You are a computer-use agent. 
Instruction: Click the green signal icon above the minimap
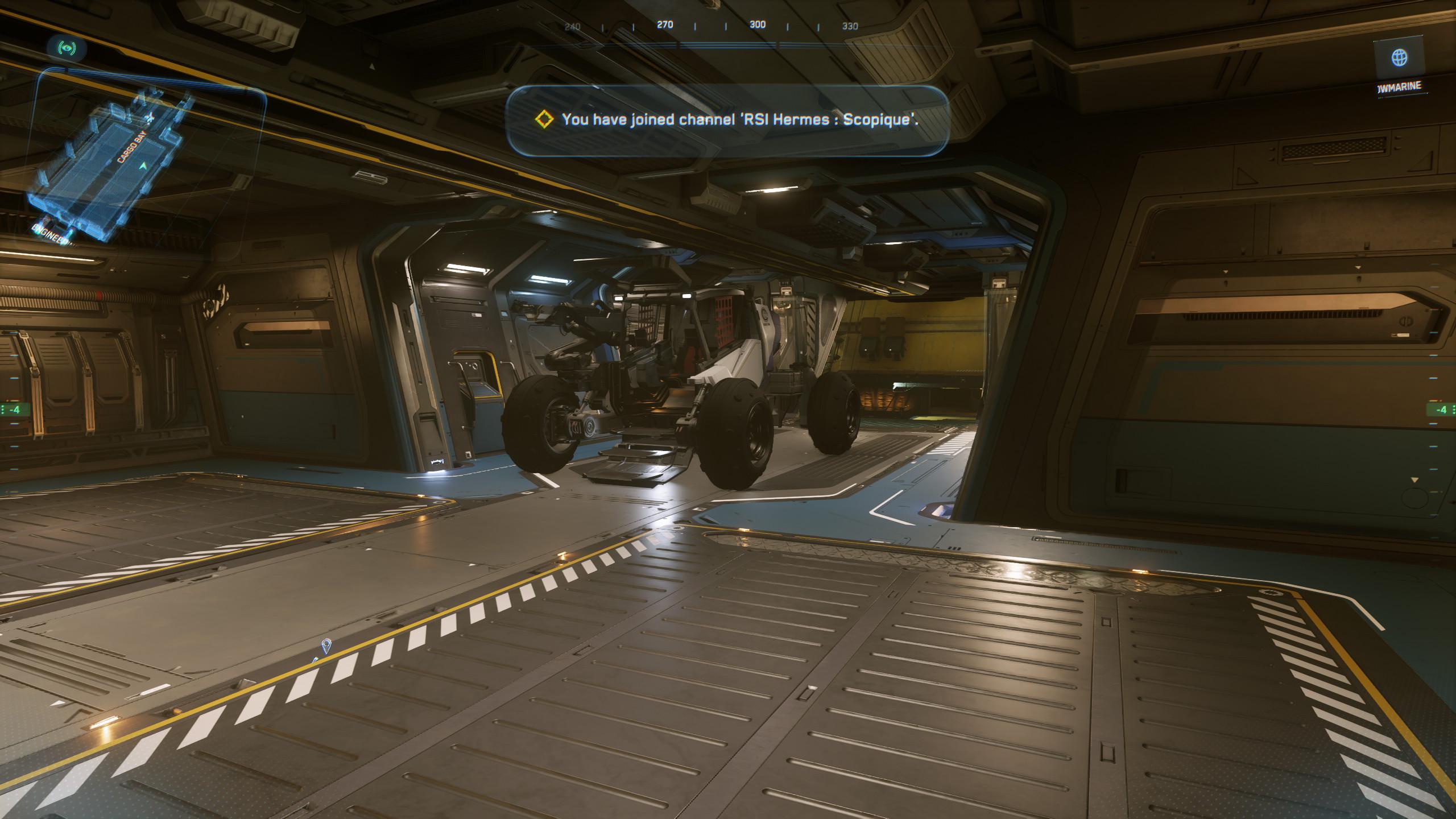[67, 48]
